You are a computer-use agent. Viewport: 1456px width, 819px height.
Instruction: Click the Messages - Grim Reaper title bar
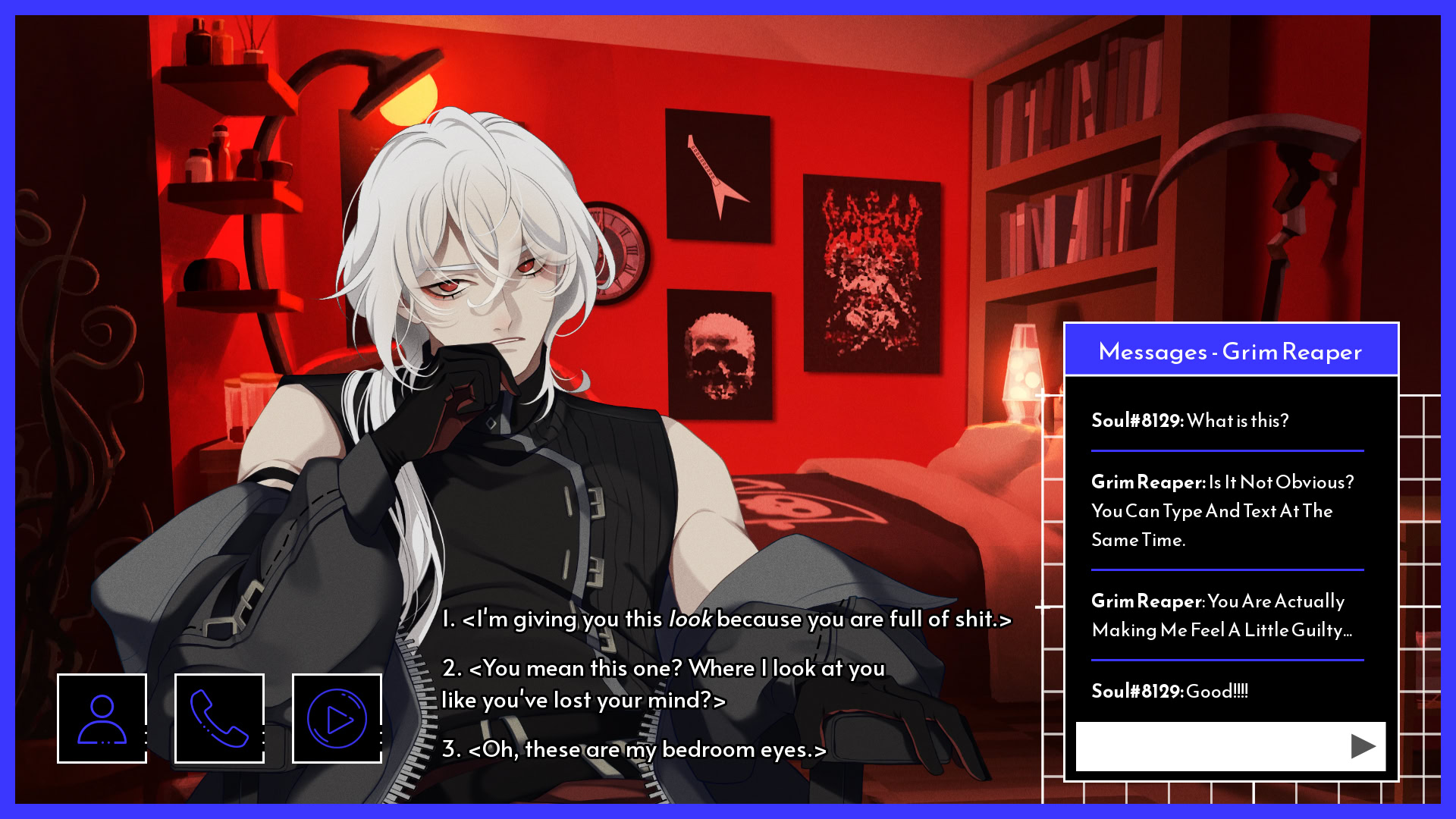pos(1230,350)
